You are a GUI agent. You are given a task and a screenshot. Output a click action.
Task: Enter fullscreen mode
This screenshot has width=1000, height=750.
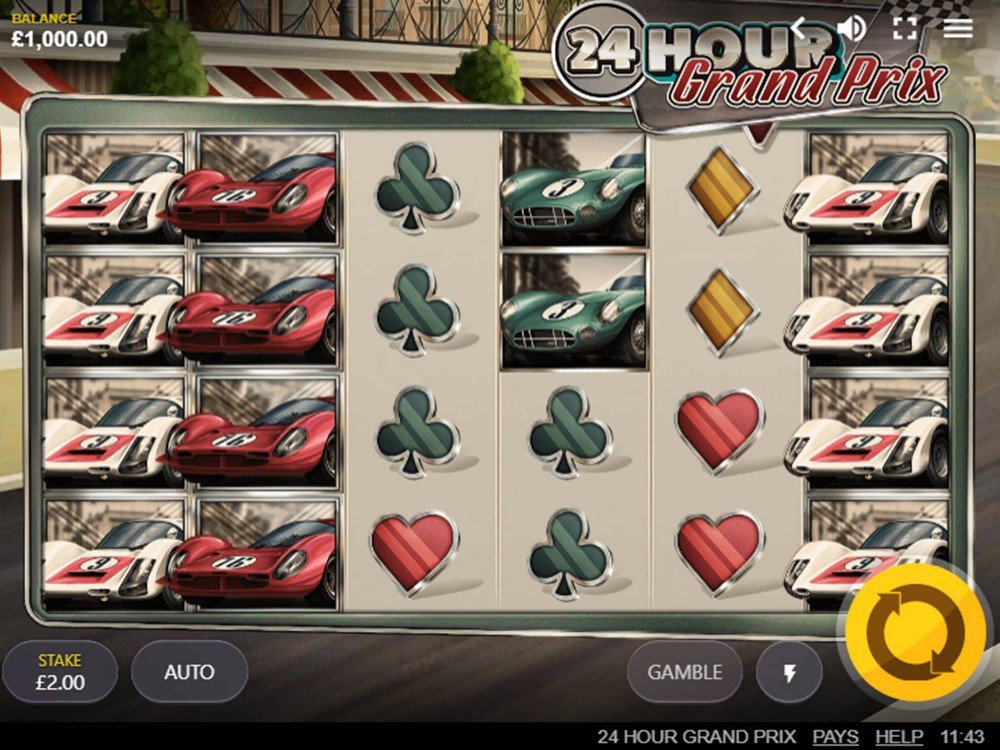click(x=905, y=27)
